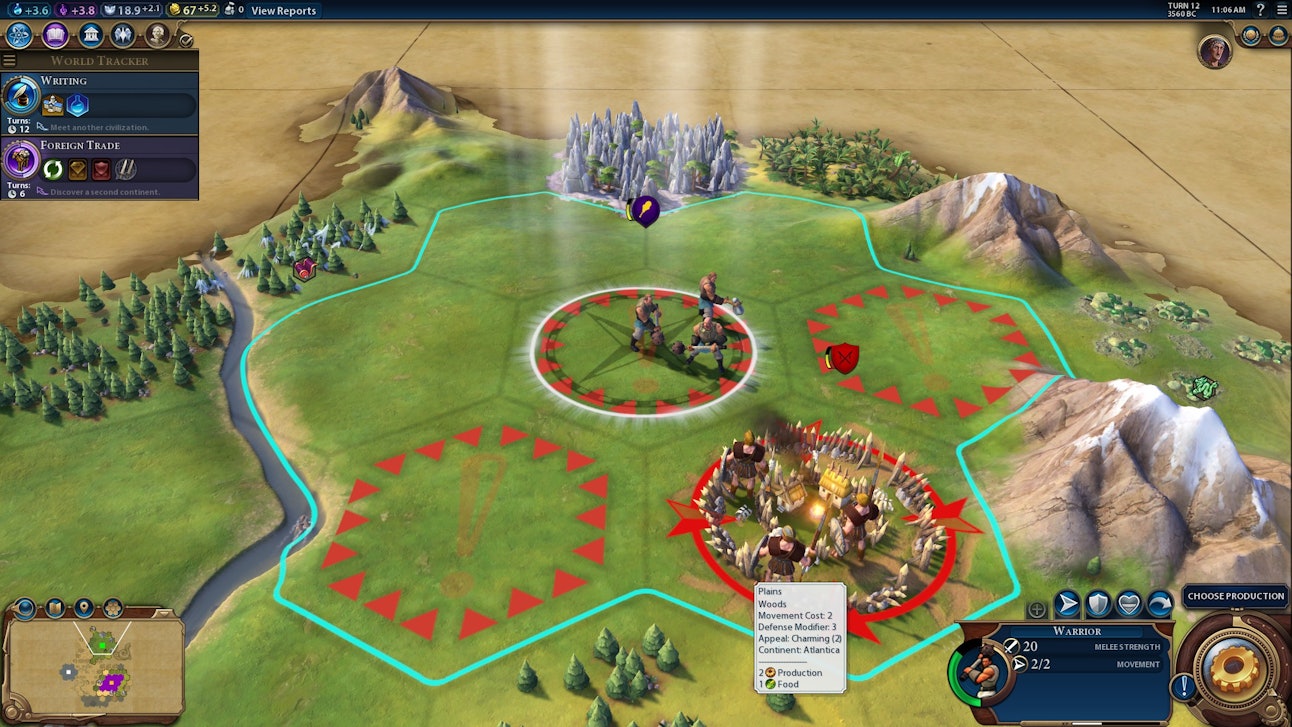Open the main menu hamburger icon
The height and width of the screenshot is (727, 1292).
coord(1281,10)
